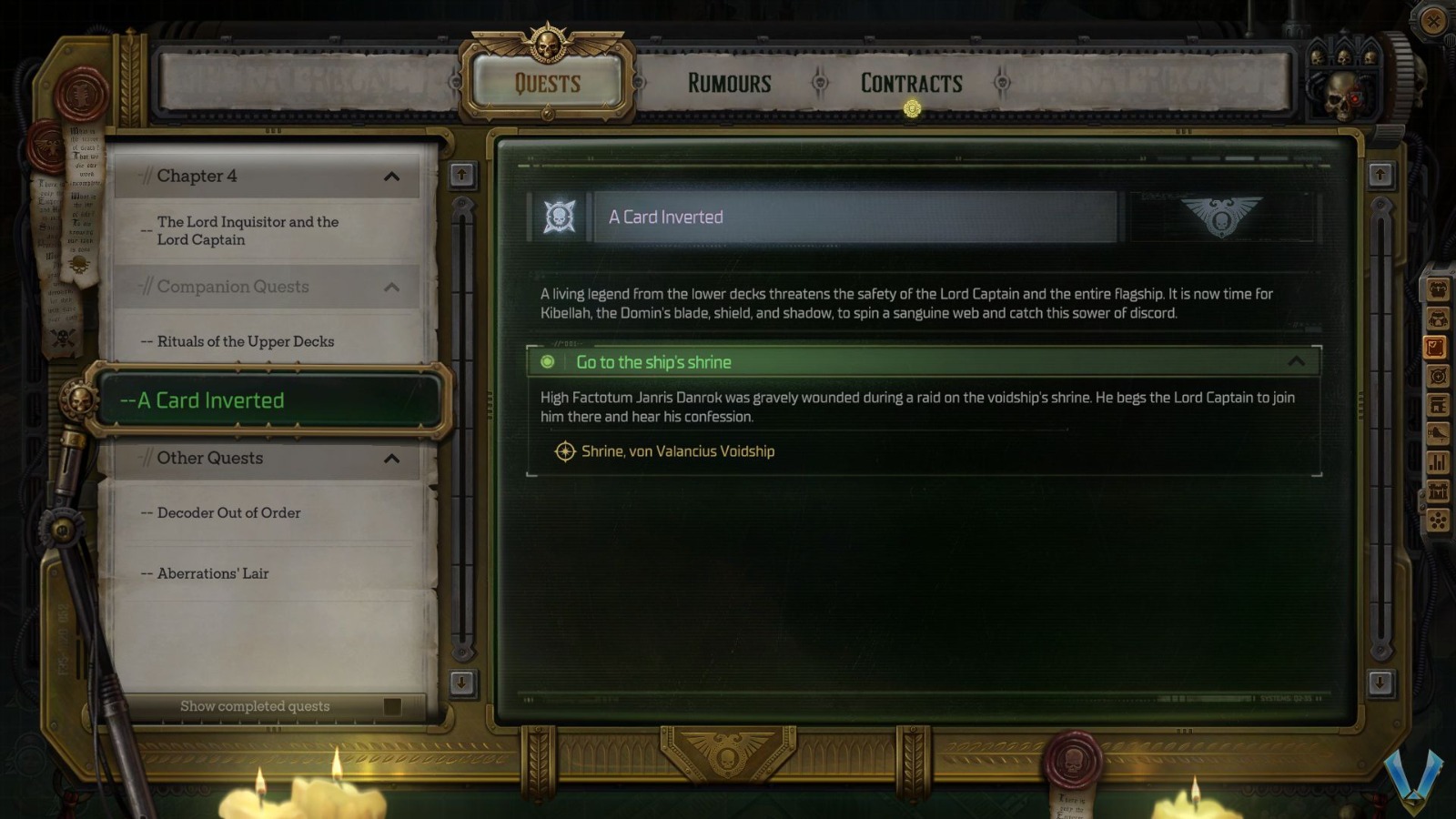The height and width of the screenshot is (819, 1456).
Task: Click the Shrine, von Valancius Voidship location link
Action: [677, 450]
